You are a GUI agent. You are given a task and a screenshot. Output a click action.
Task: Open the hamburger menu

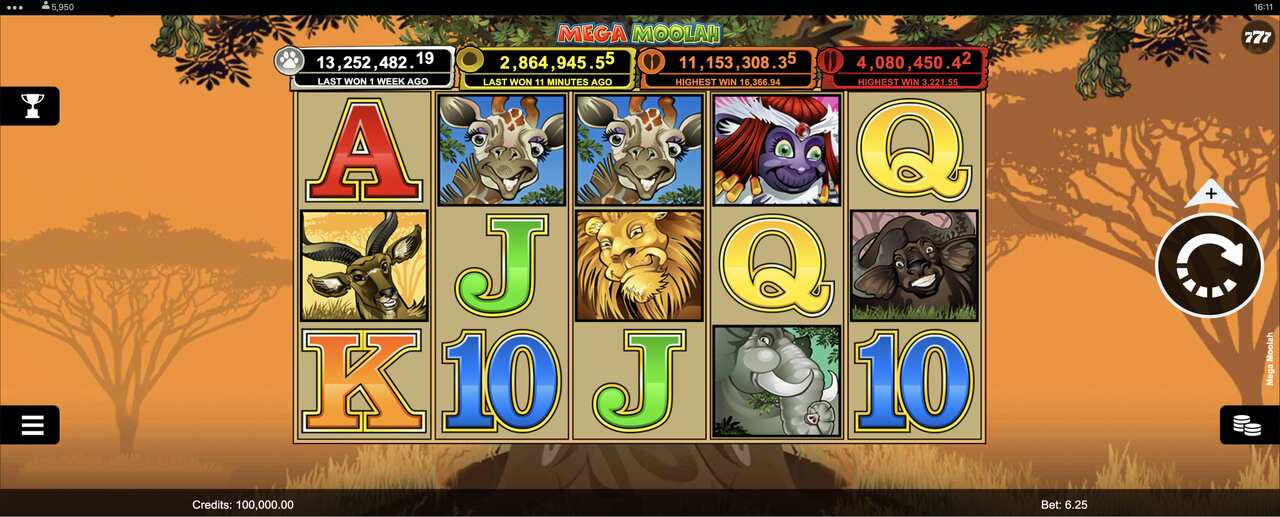coord(32,425)
